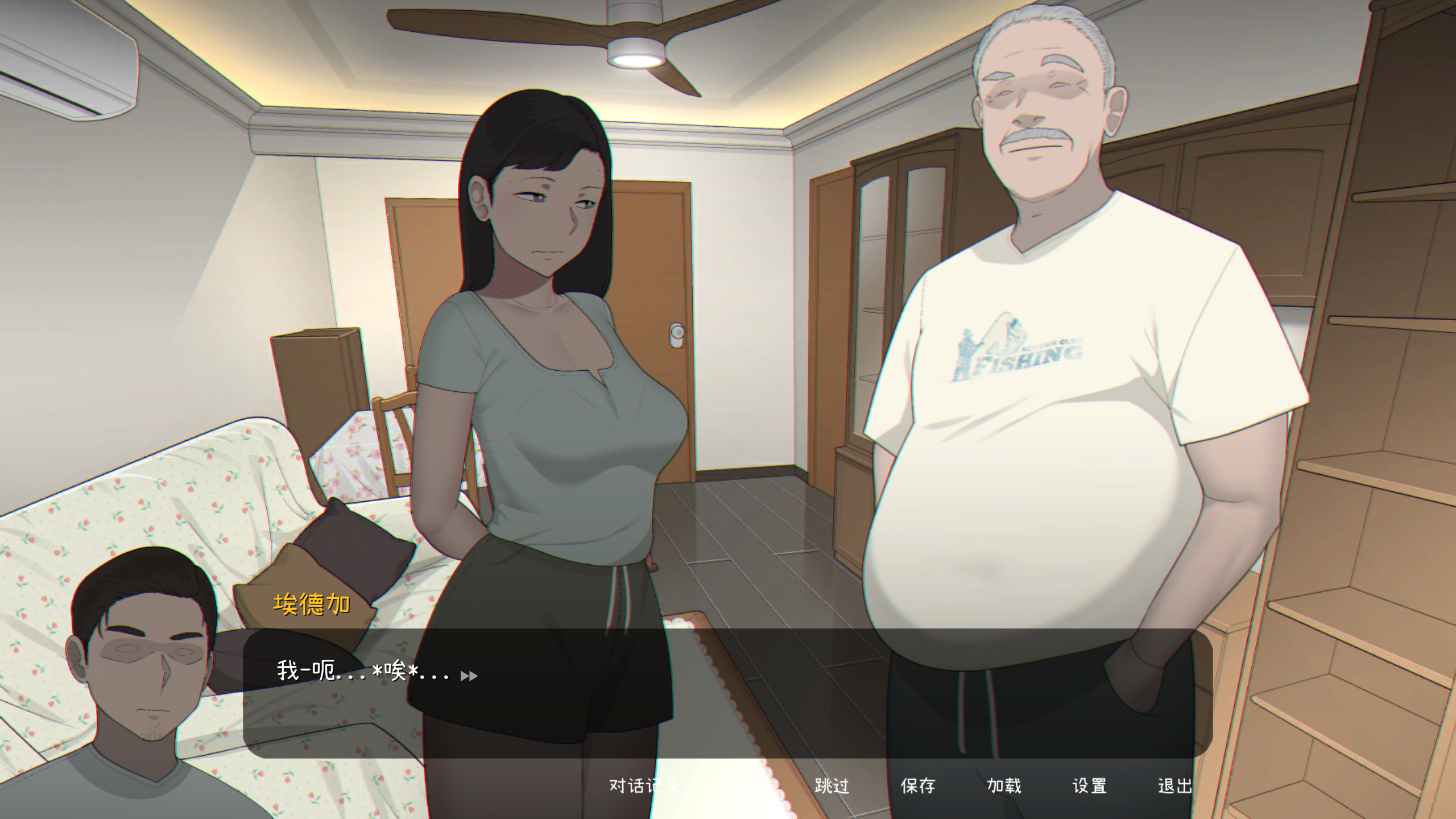Open the 对话记录 dialogue history
Screen dimensions: 1456x819
click(644, 785)
